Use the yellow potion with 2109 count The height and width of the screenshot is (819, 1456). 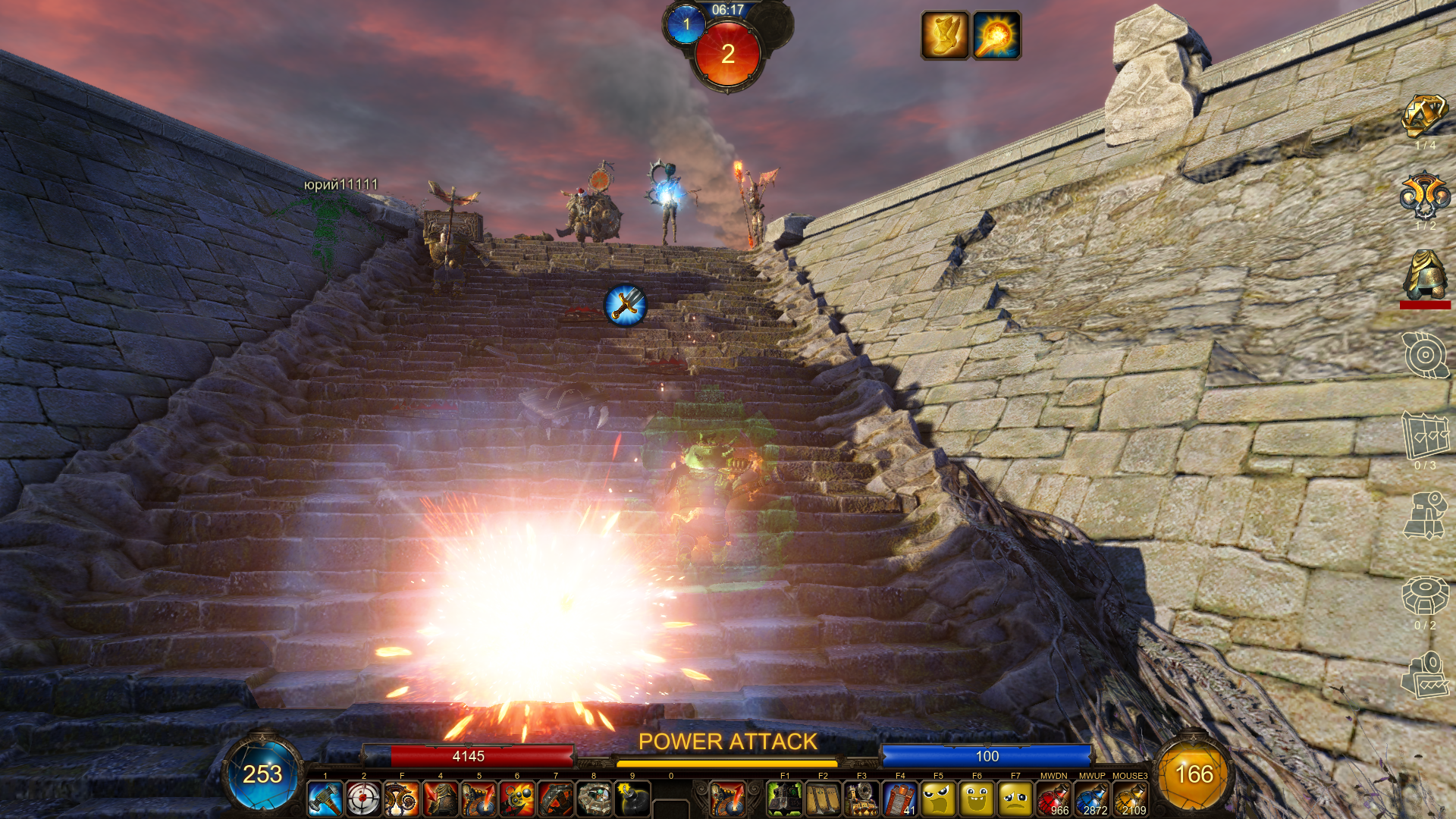[x=1130, y=799]
